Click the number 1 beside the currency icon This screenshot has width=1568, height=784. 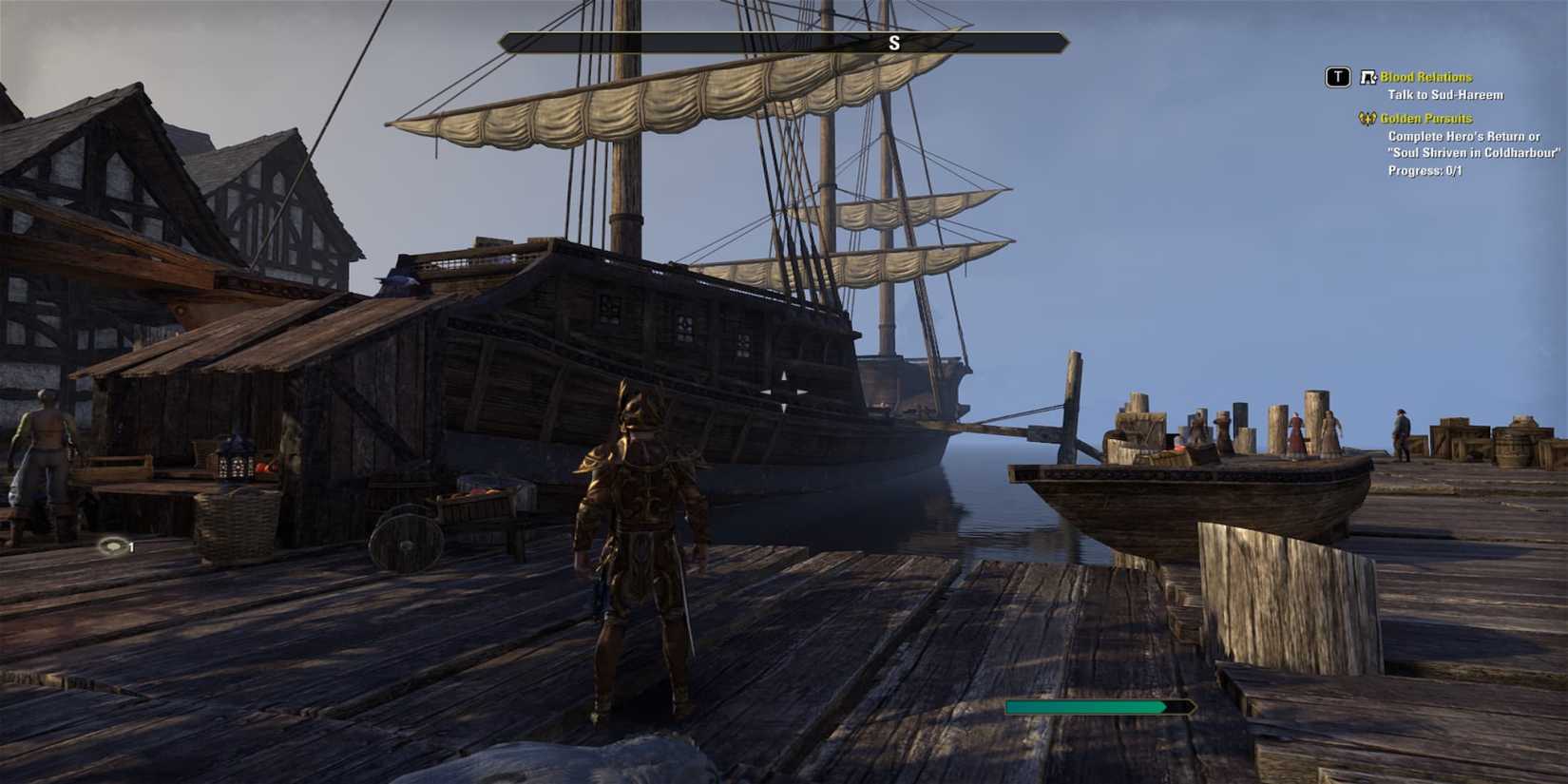pos(130,546)
